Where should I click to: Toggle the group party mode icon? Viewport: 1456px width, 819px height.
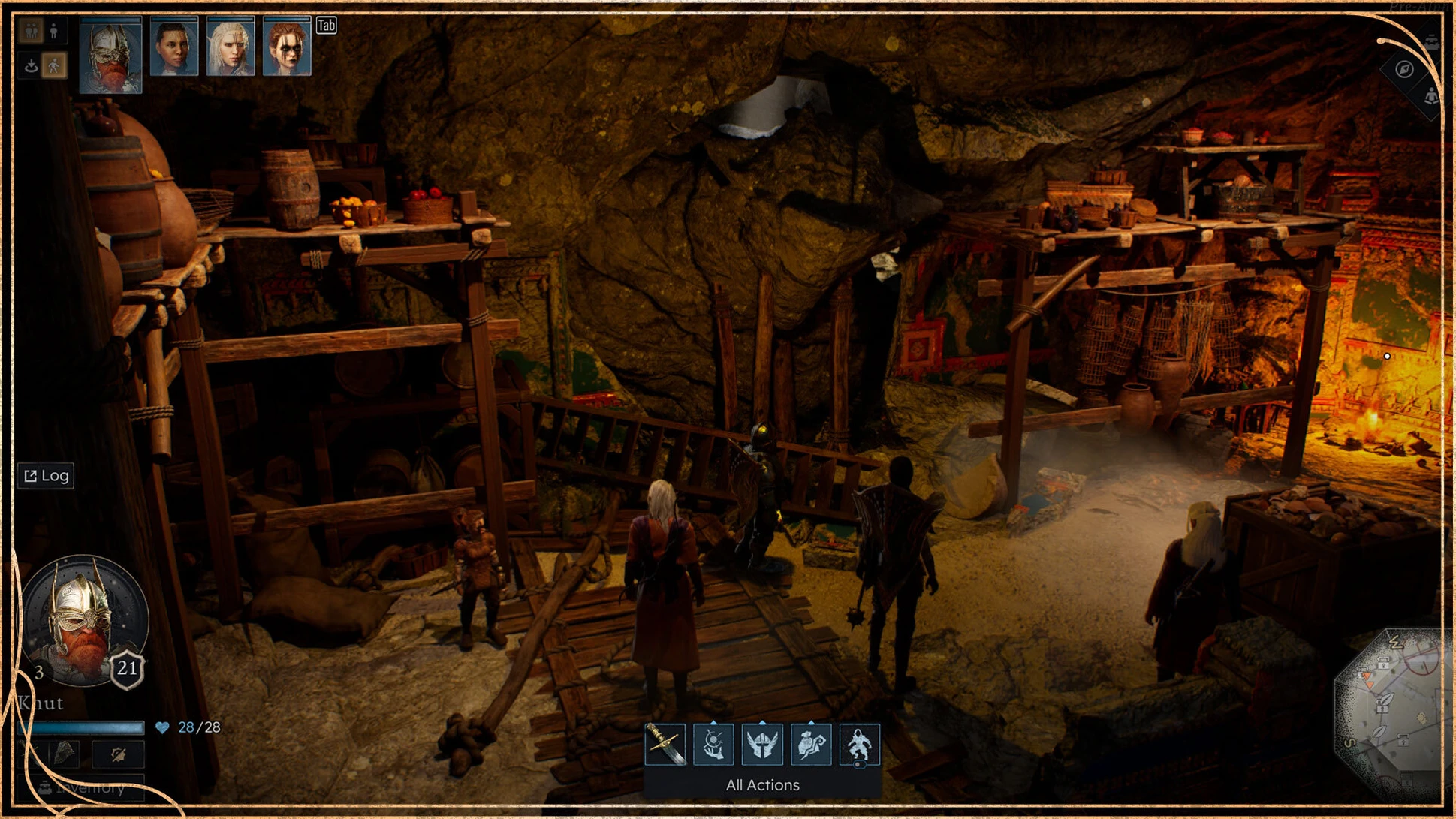(x=31, y=32)
